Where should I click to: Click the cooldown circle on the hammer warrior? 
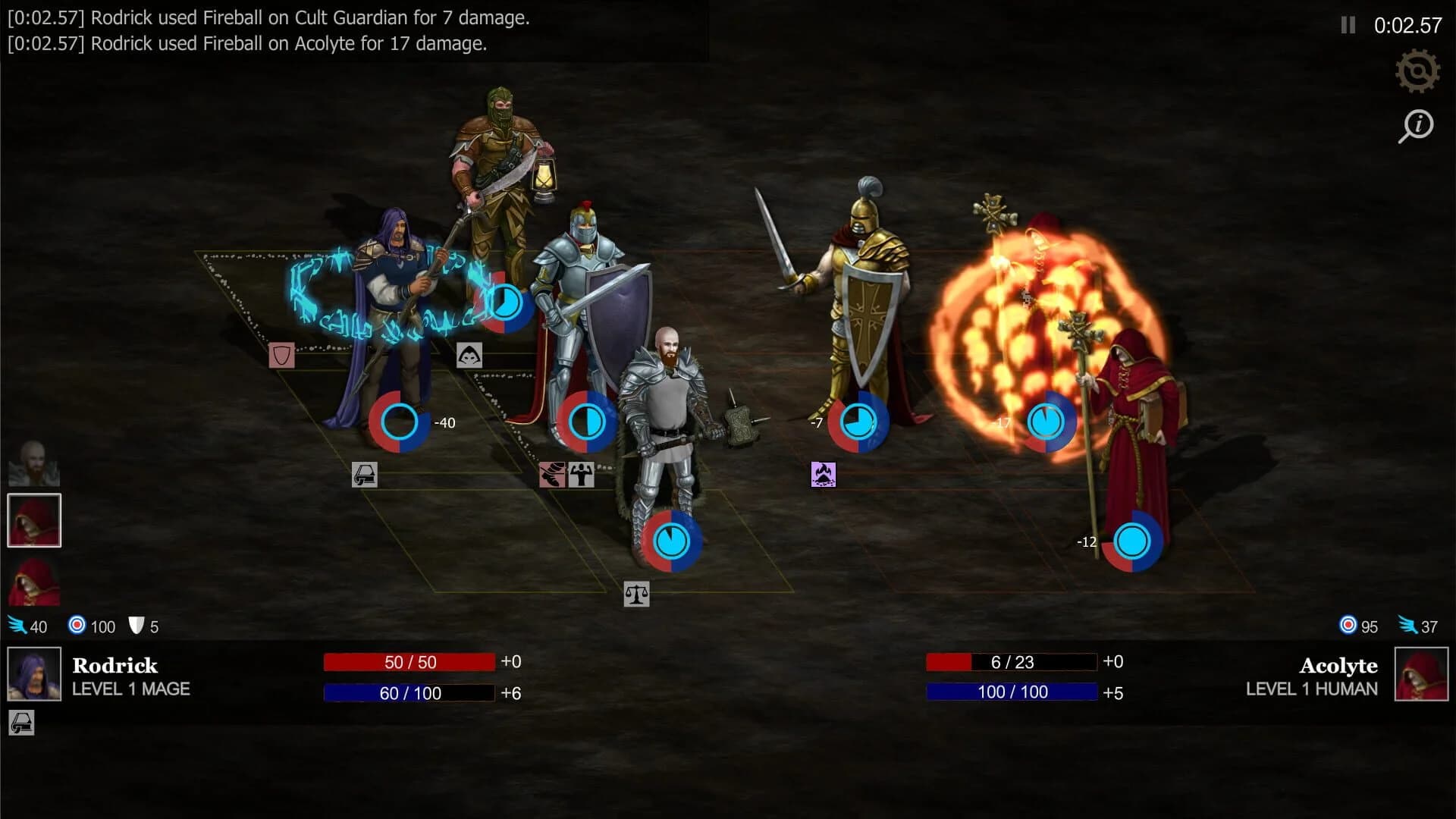(670, 540)
